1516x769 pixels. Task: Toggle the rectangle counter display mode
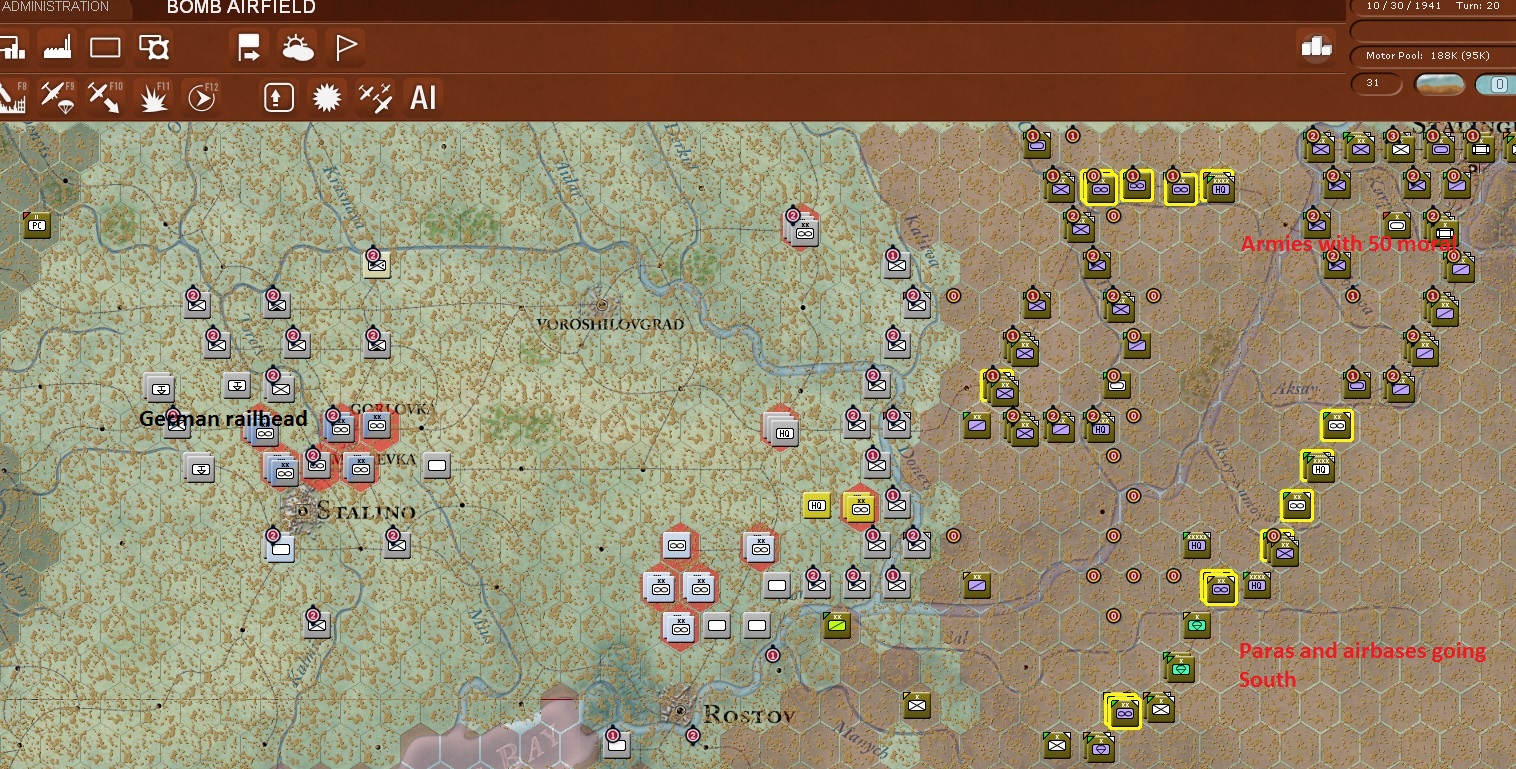click(x=105, y=47)
